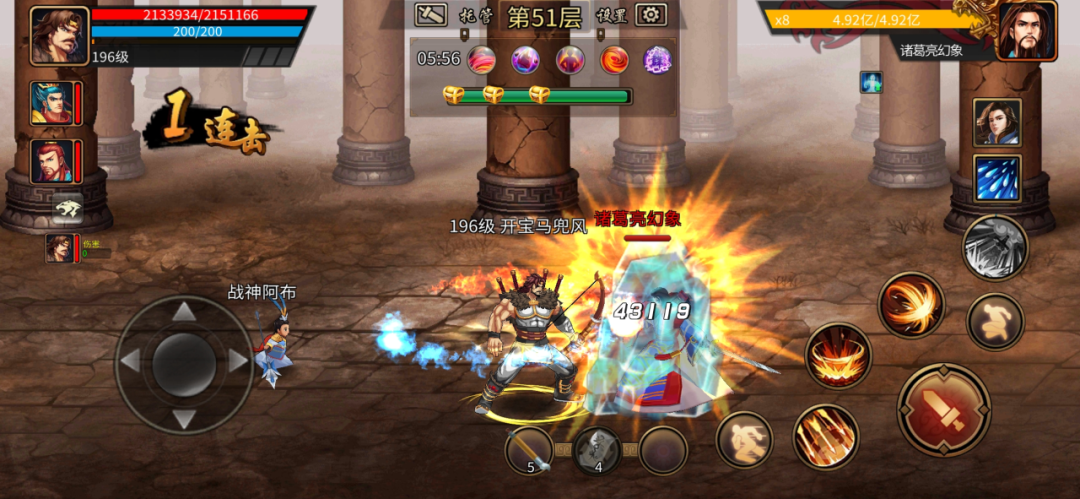Switch to the red-haired teammate portrait

click(51, 162)
